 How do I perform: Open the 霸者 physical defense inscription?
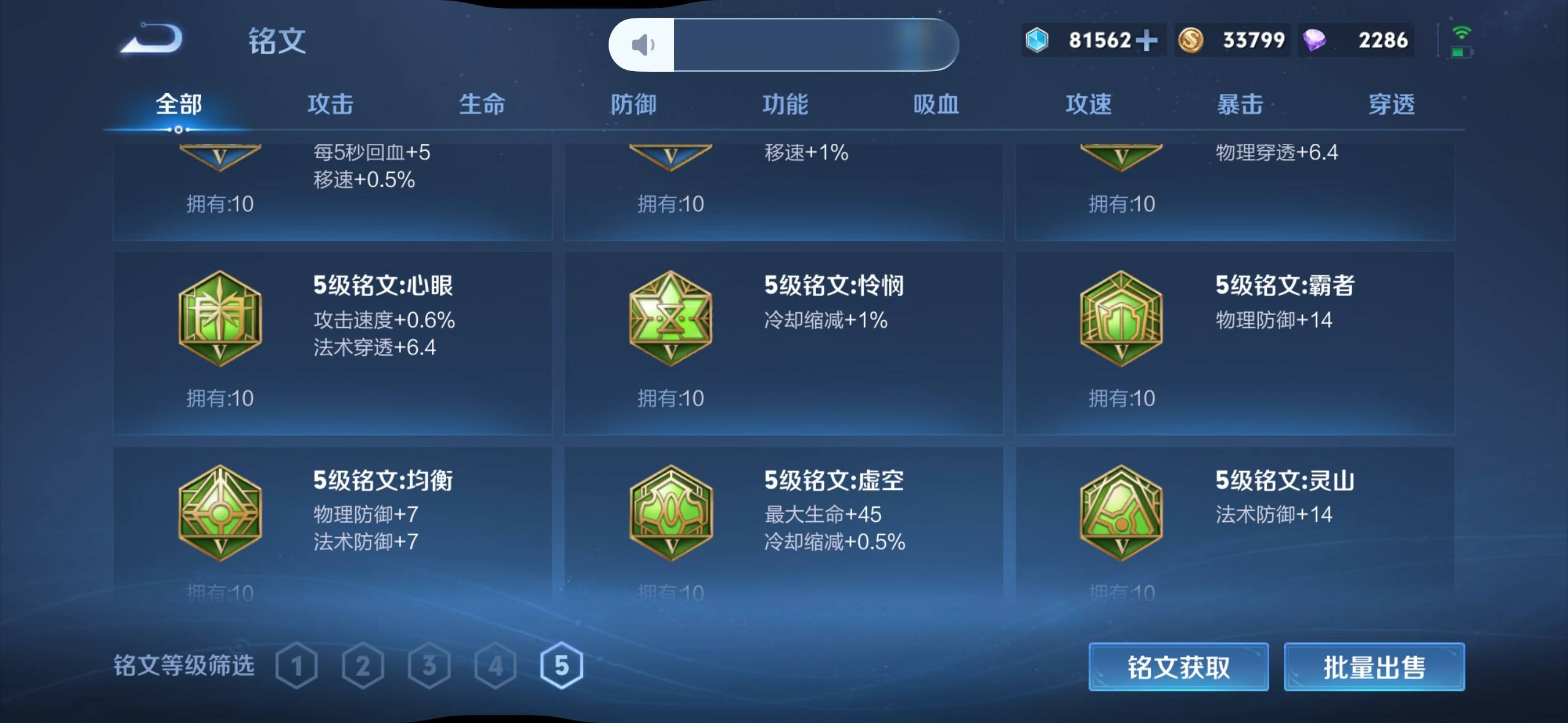click(x=1234, y=342)
